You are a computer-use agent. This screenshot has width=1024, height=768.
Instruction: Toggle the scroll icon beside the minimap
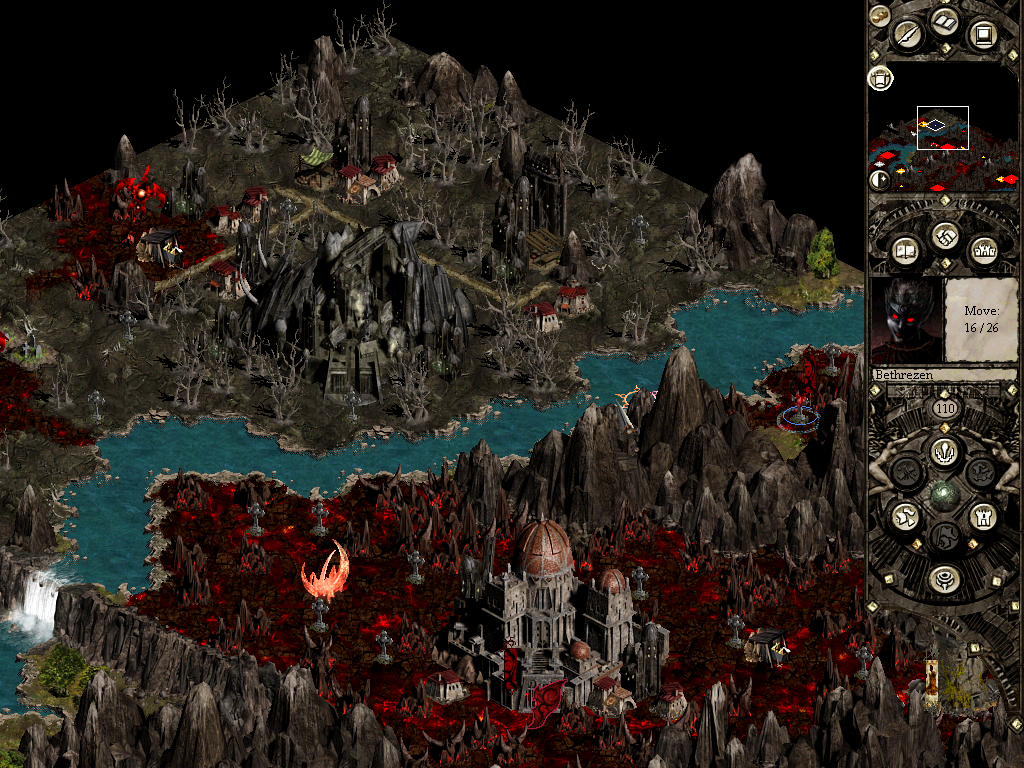pos(880,77)
